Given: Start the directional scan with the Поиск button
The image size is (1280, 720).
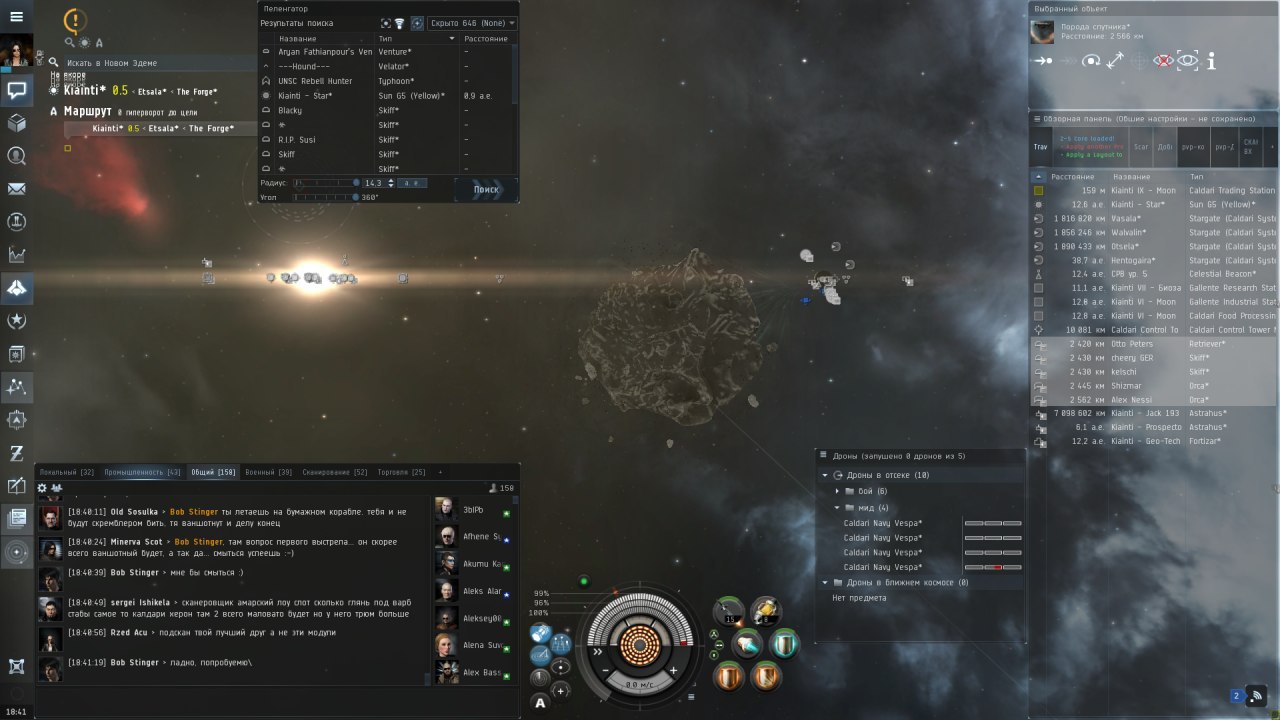Looking at the screenshot, I should tap(486, 189).
